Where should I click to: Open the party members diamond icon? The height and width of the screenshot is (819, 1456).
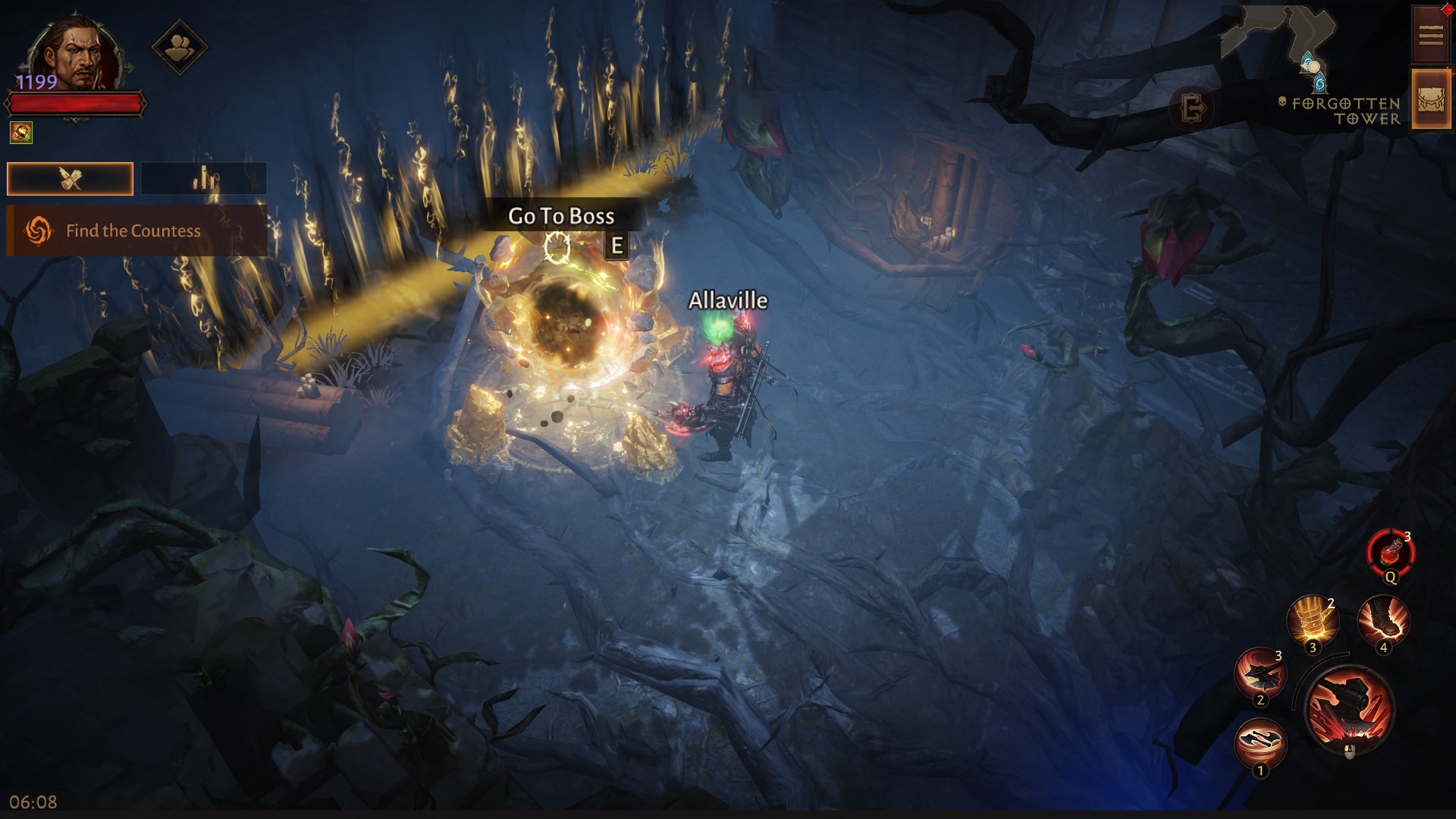[x=180, y=47]
